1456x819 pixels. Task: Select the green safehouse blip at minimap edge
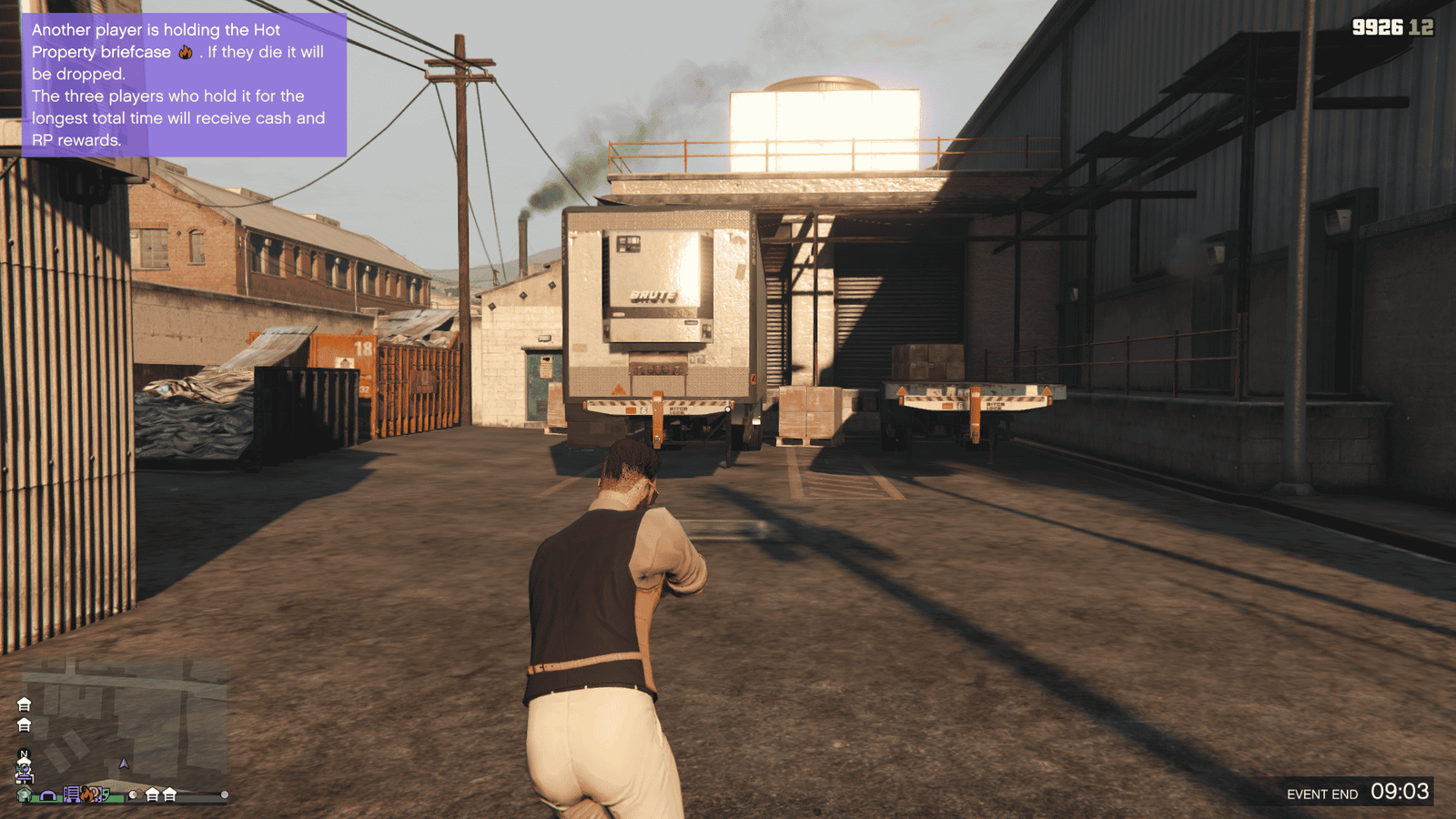(x=23, y=795)
